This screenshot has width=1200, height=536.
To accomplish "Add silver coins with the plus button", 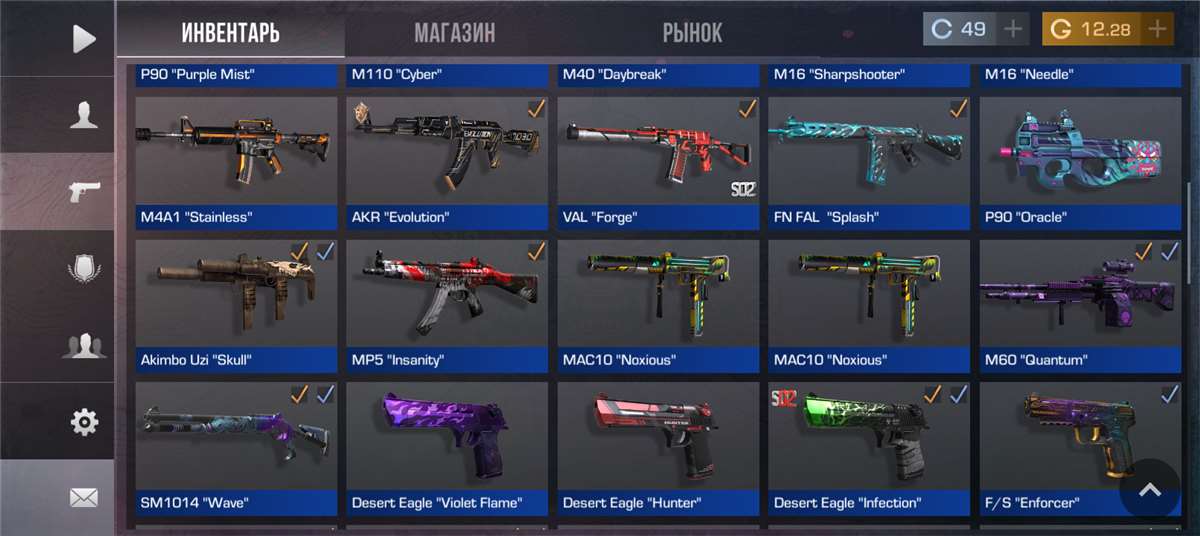I will 1014,29.
